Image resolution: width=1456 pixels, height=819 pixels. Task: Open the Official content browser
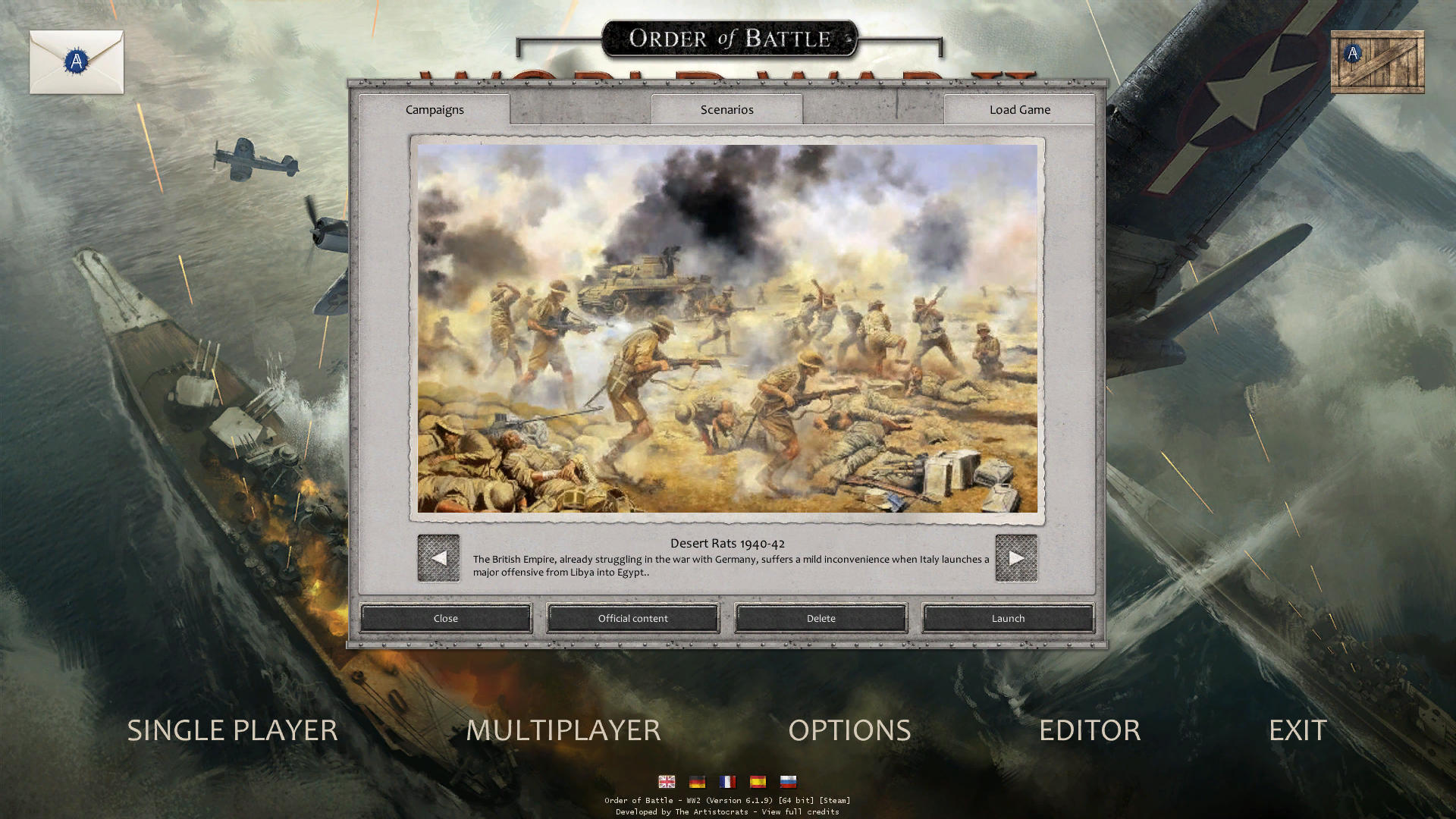click(x=632, y=618)
